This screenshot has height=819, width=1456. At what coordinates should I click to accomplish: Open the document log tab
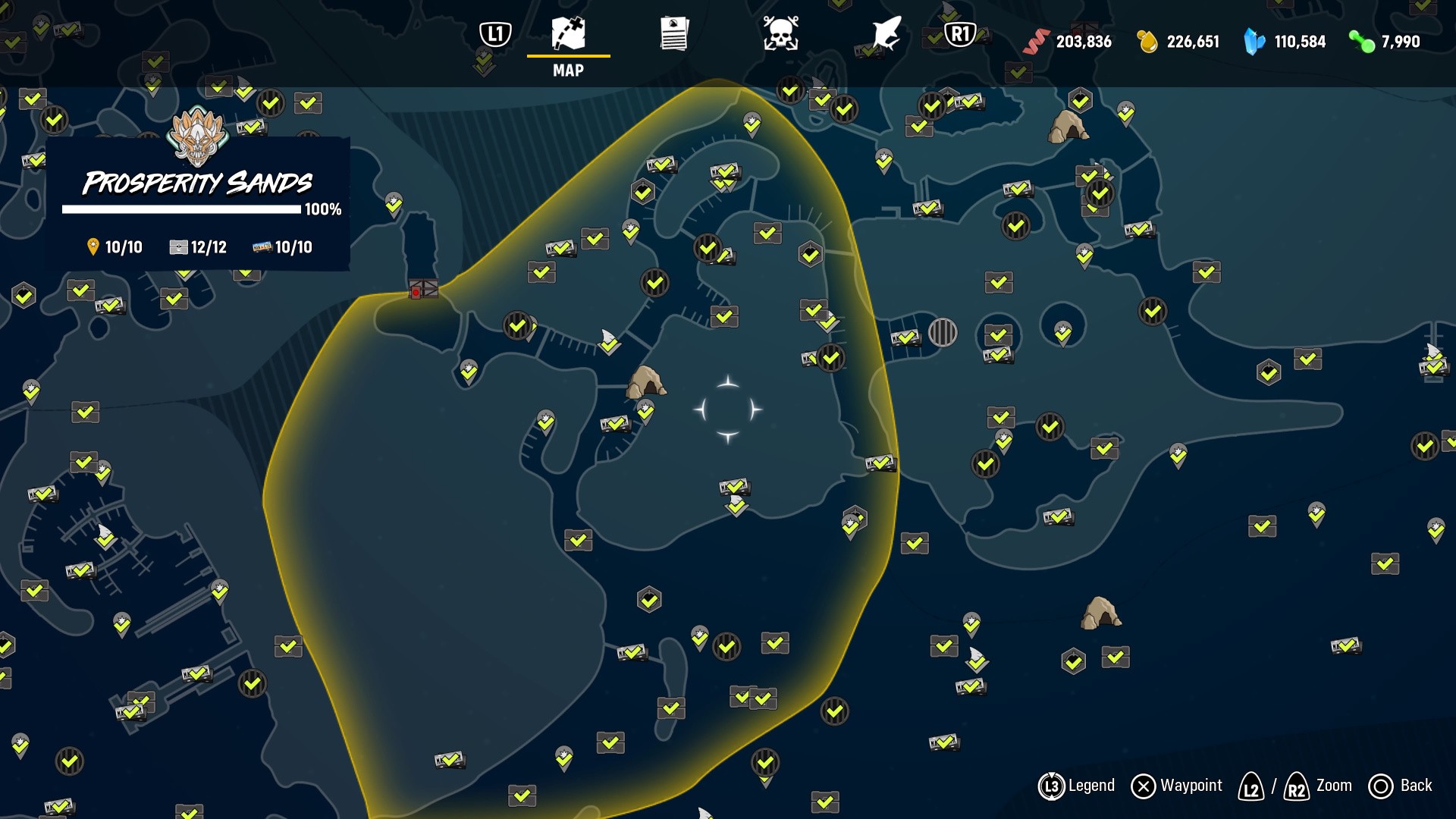(674, 34)
